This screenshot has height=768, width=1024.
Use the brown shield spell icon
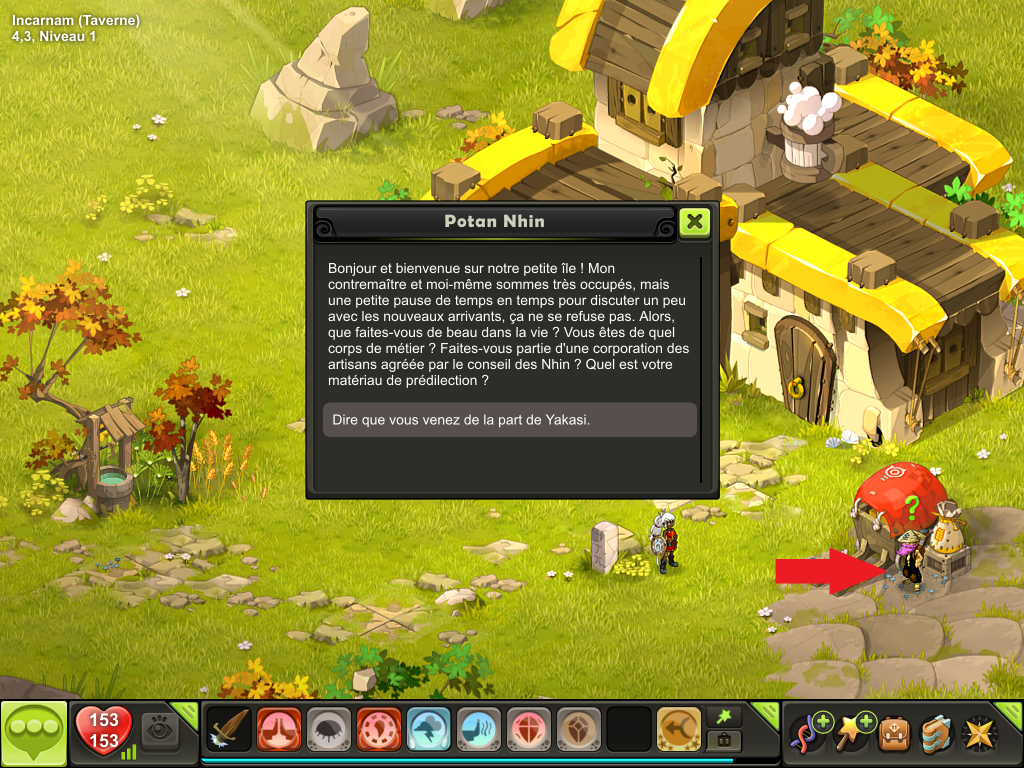(x=578, y=729)
